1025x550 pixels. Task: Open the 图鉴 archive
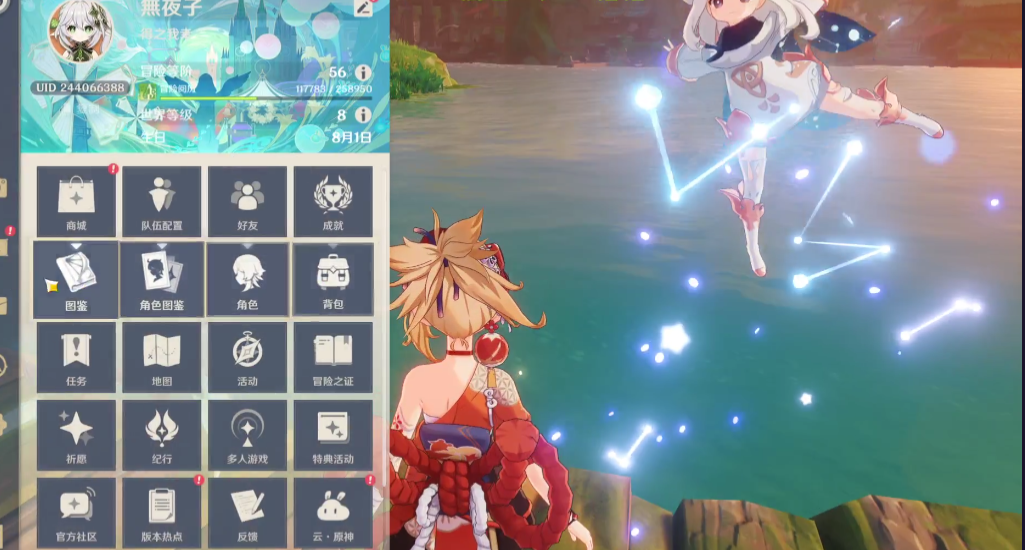[76, 279]
